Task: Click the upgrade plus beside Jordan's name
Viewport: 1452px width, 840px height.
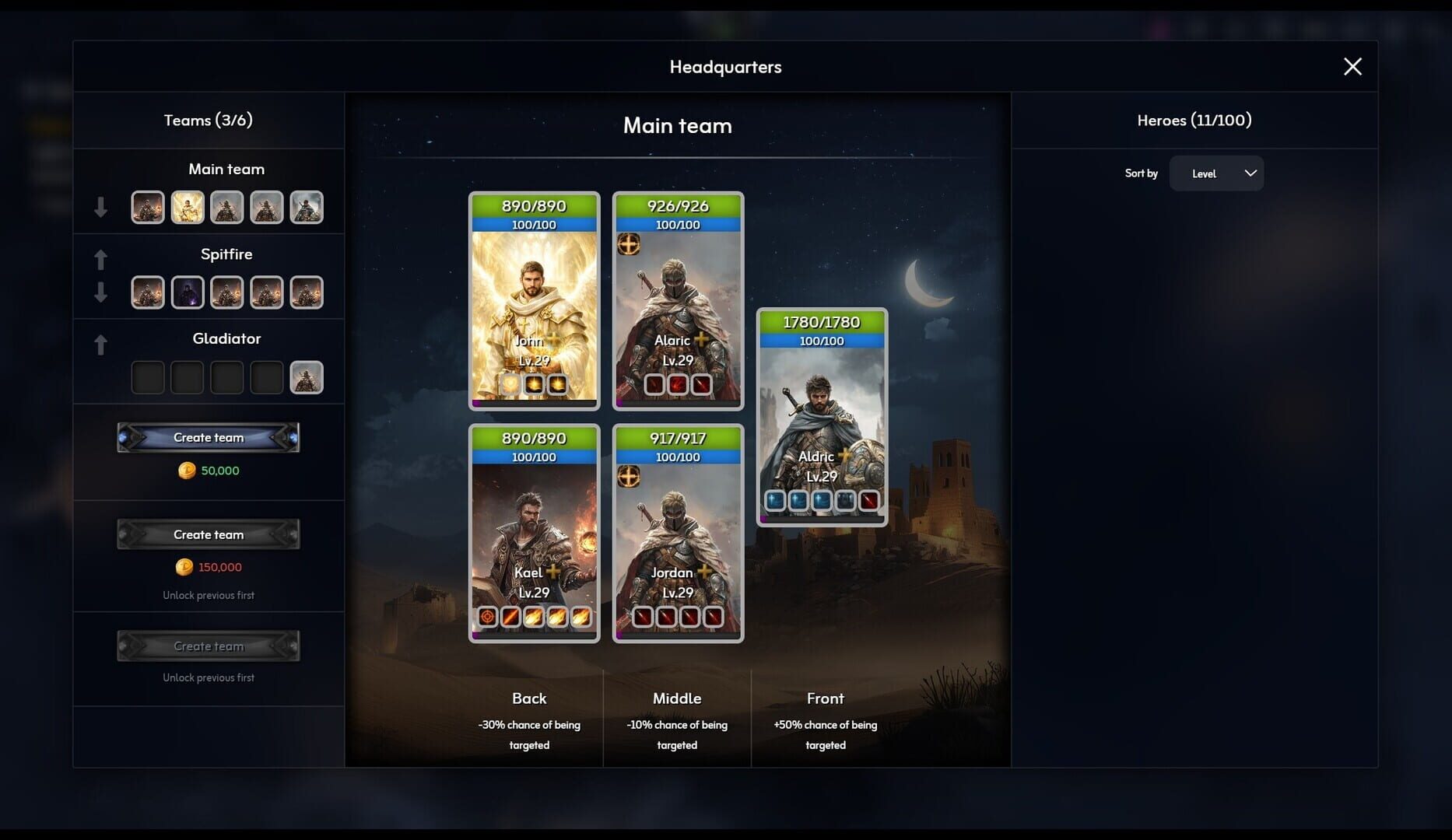Action: 700,572
